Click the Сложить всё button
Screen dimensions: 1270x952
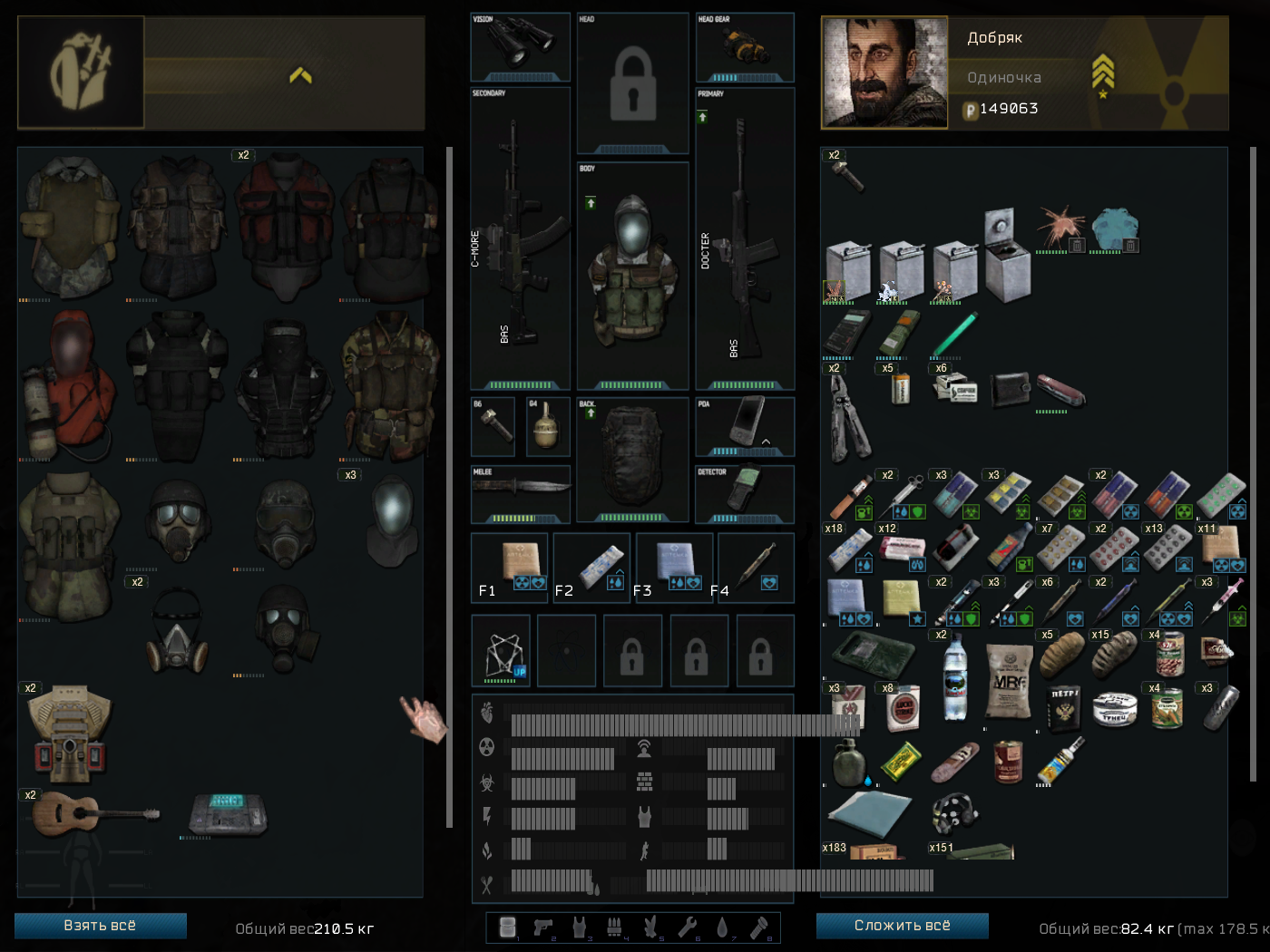[902, 926]
